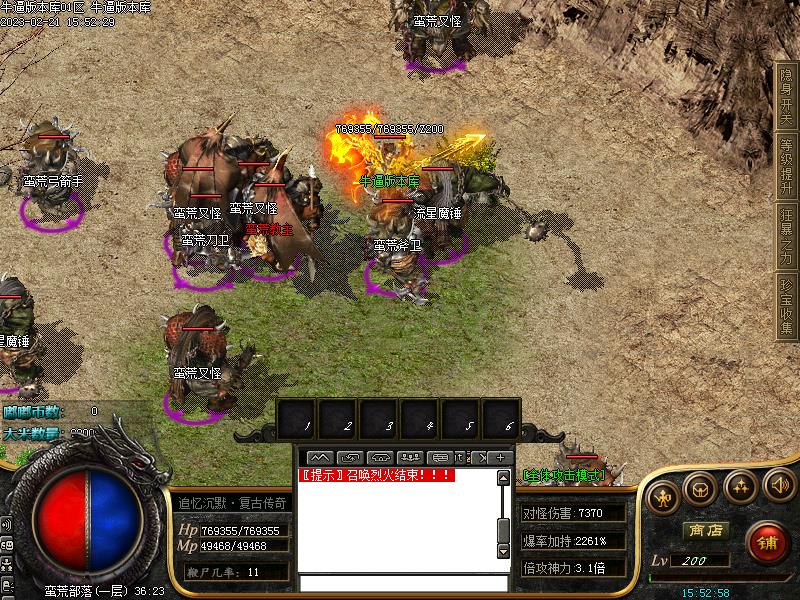Click the mountain-shaped chat toolbar button

(x=320, y=458)
